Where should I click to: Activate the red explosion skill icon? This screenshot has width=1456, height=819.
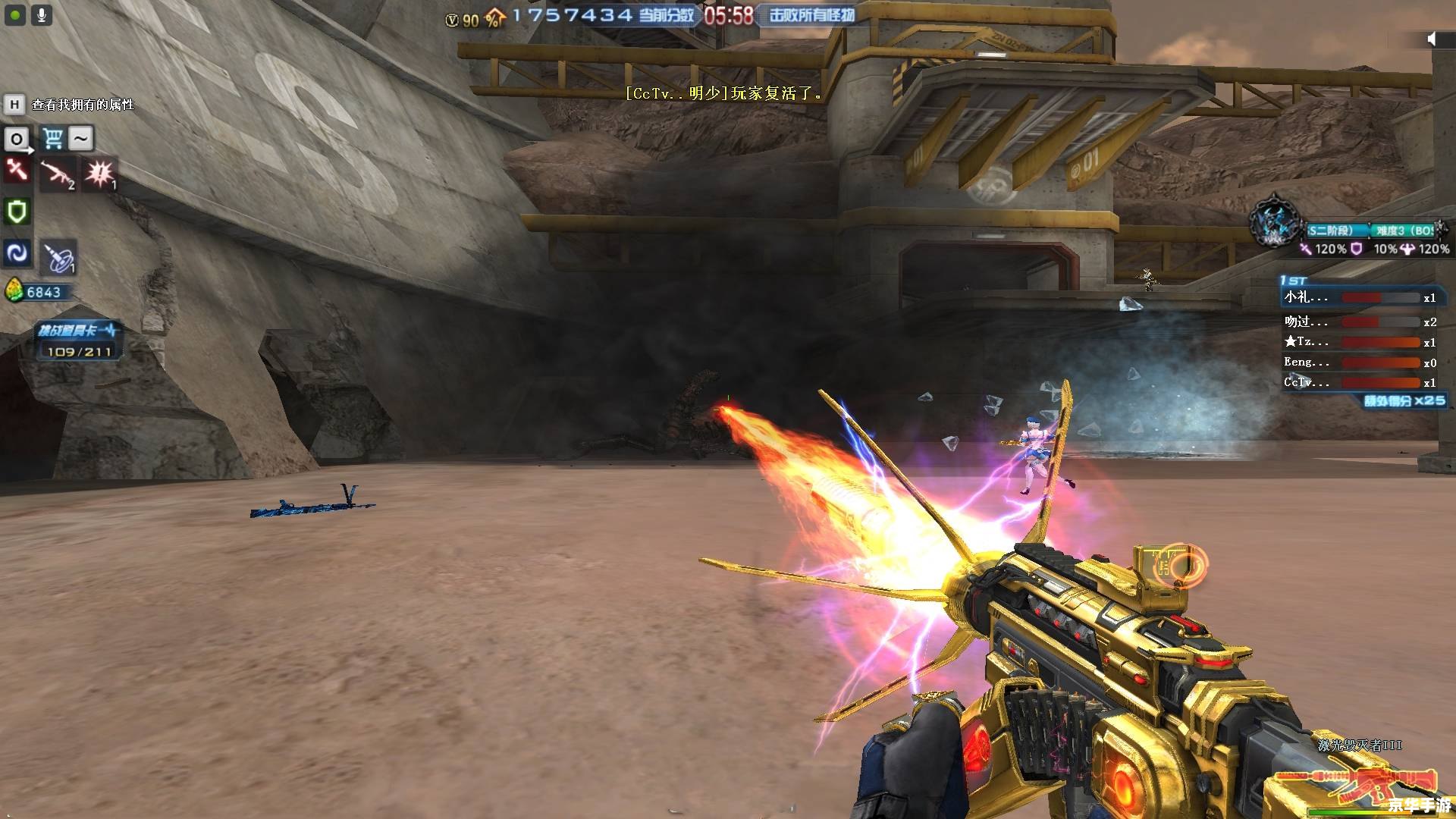(100, 174)
